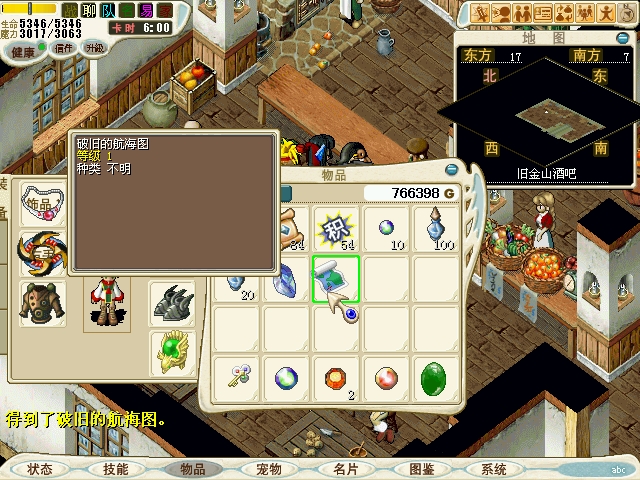The width and height of the screenshot is (640, 480).
Task: Click the 健康 health status button
Action: (x=24, y=51)
